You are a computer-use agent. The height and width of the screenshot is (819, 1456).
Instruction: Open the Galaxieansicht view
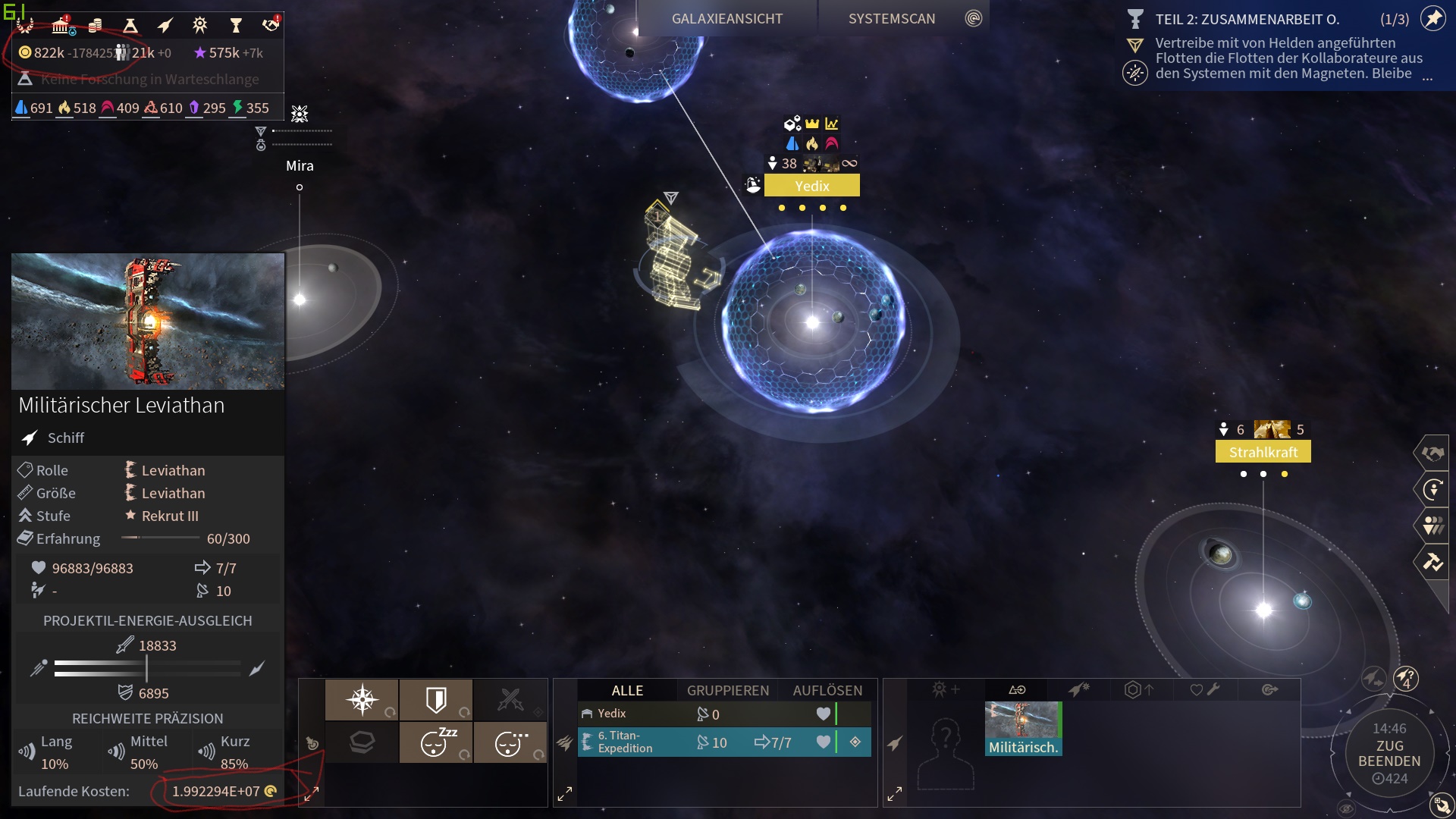click(x=726, y=19)
